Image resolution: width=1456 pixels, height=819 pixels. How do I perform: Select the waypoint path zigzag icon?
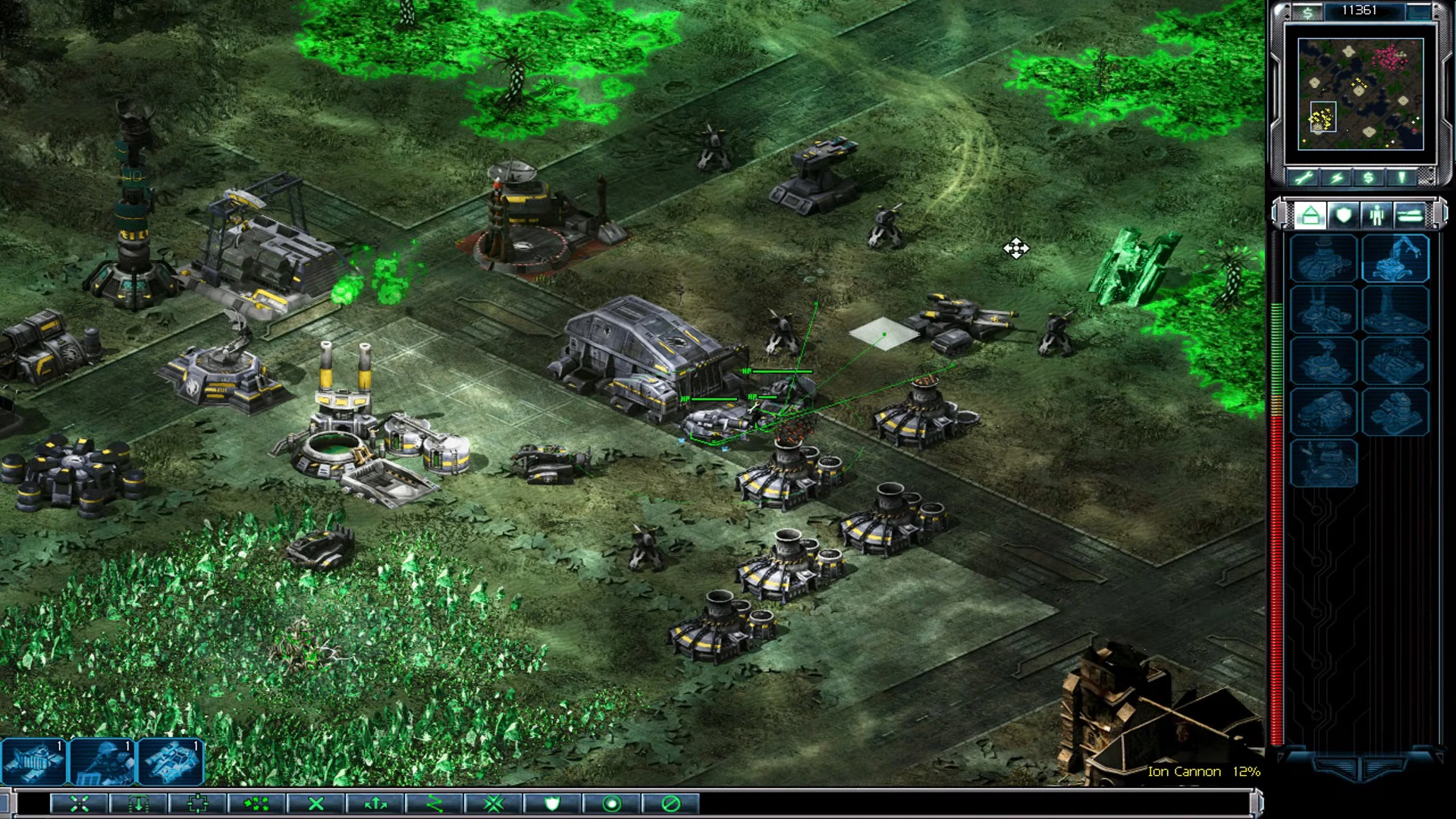point(434,805)
